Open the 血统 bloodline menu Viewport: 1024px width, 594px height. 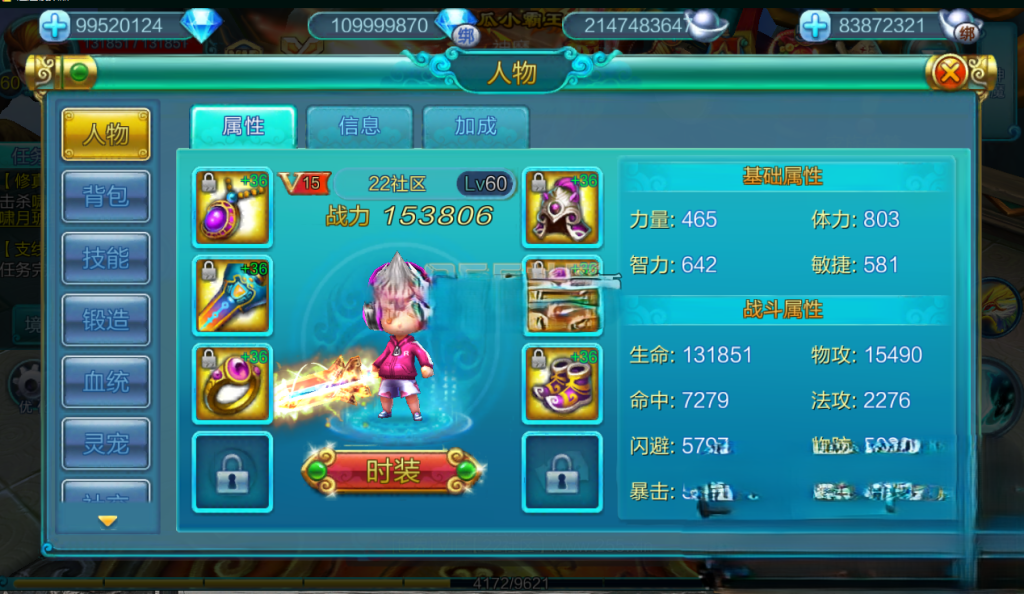(105, 382)
